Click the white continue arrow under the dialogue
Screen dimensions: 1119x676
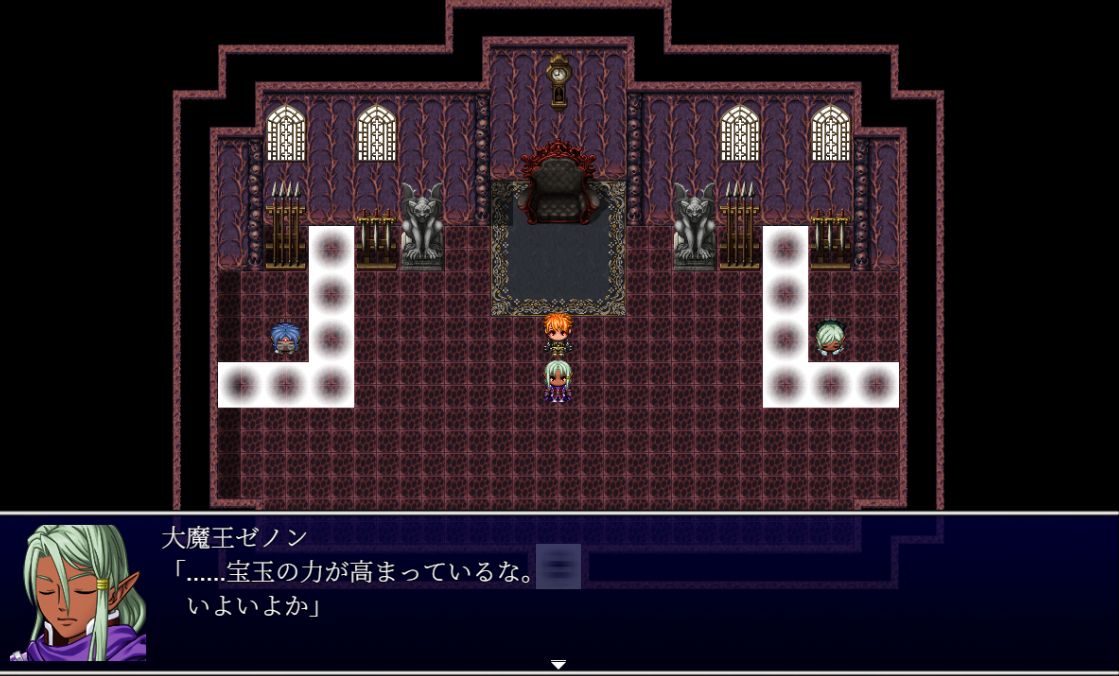coord(559,664)
